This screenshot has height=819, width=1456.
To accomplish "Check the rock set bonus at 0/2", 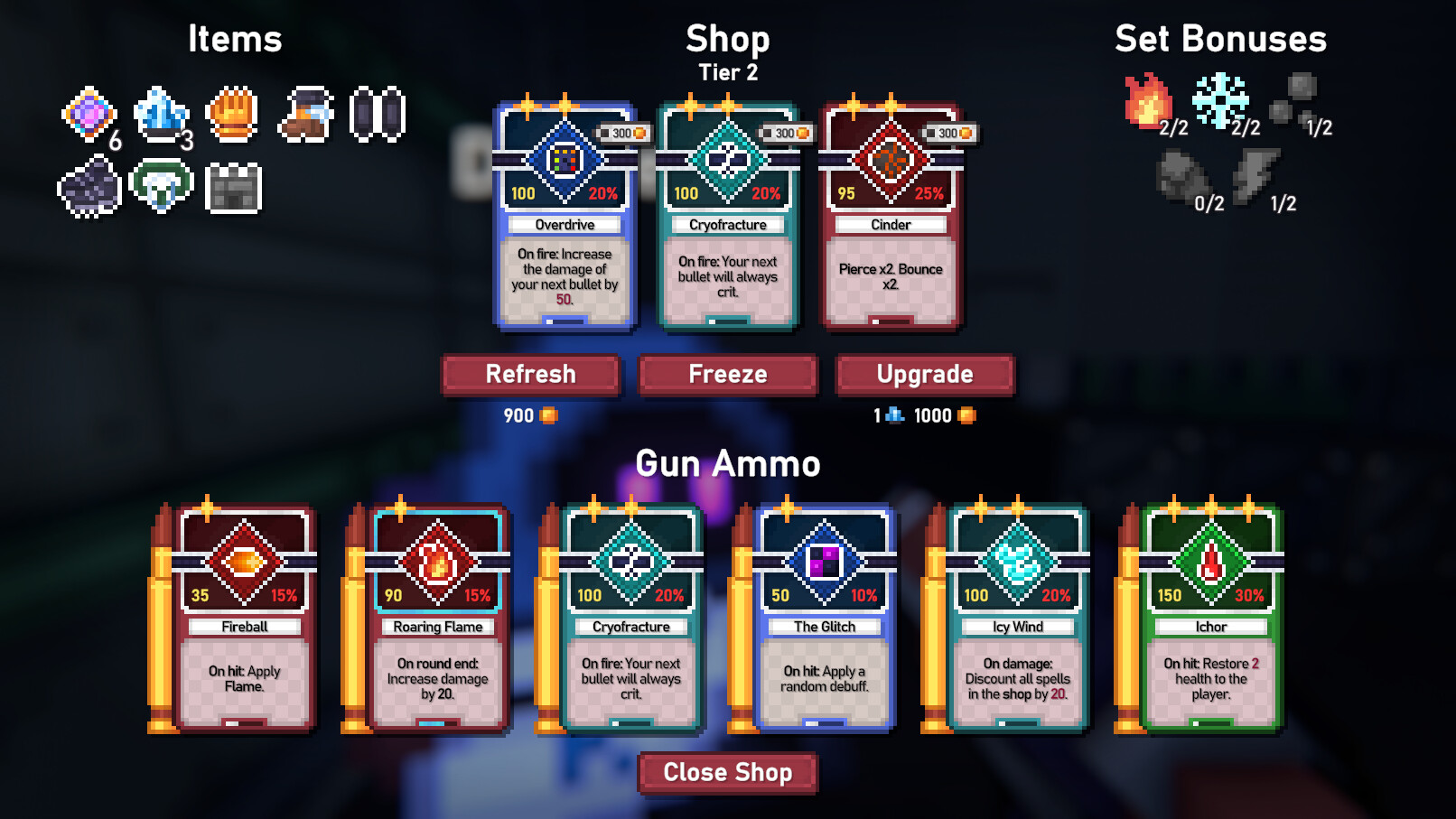I will (x=1181, y=178).
